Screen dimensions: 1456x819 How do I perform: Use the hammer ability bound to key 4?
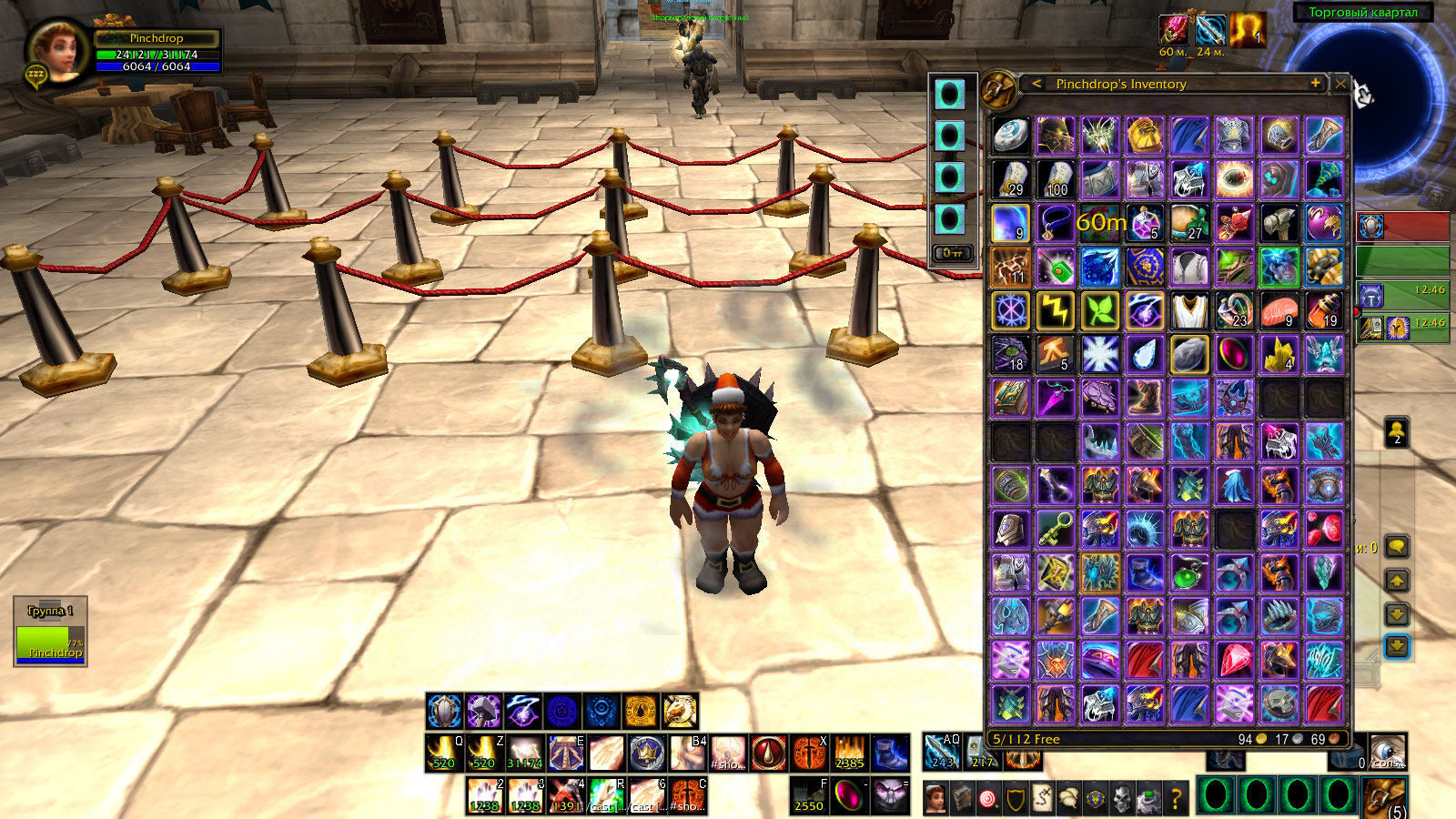(x=566, y=796)
